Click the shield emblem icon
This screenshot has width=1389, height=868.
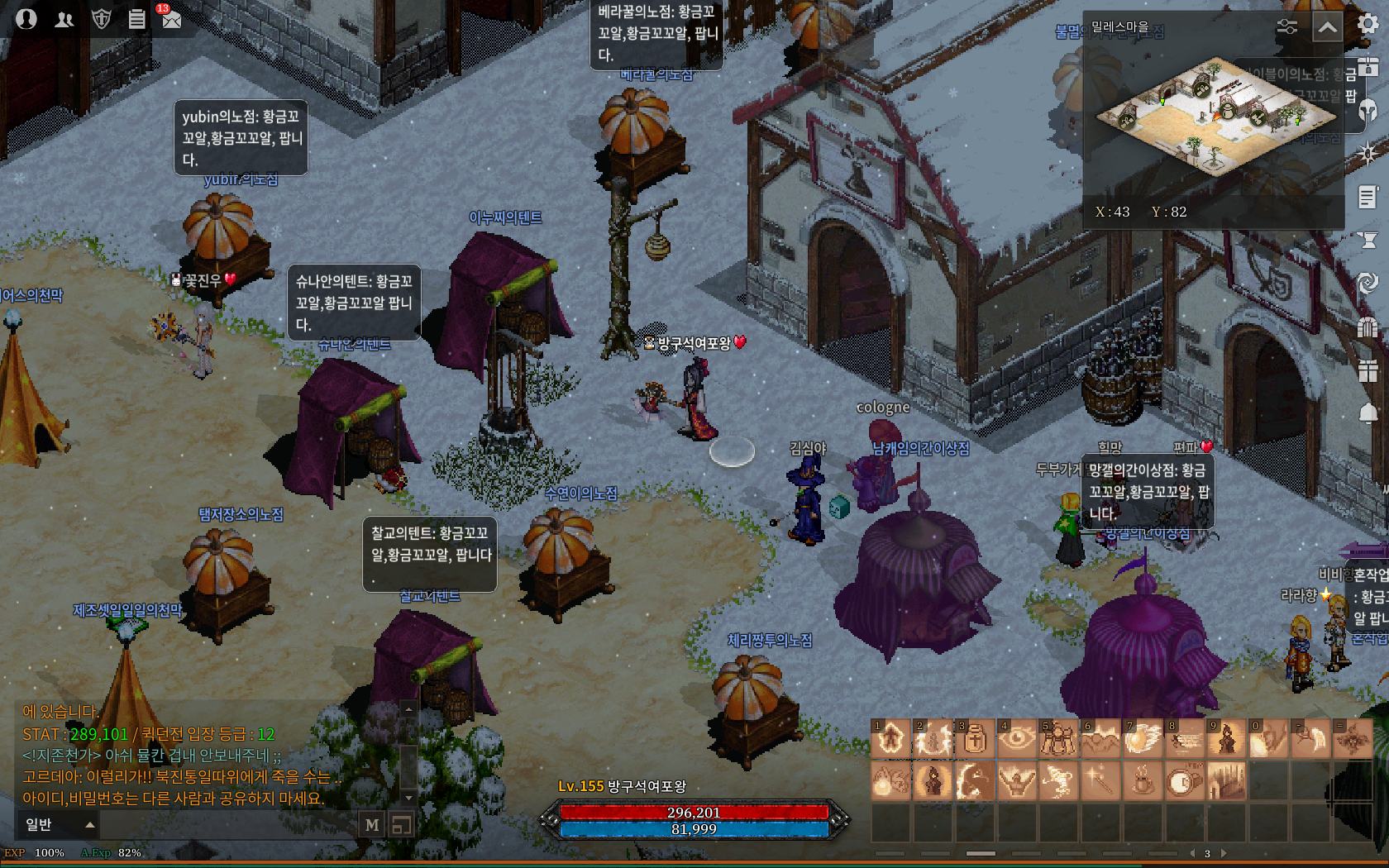pos(101,18)
